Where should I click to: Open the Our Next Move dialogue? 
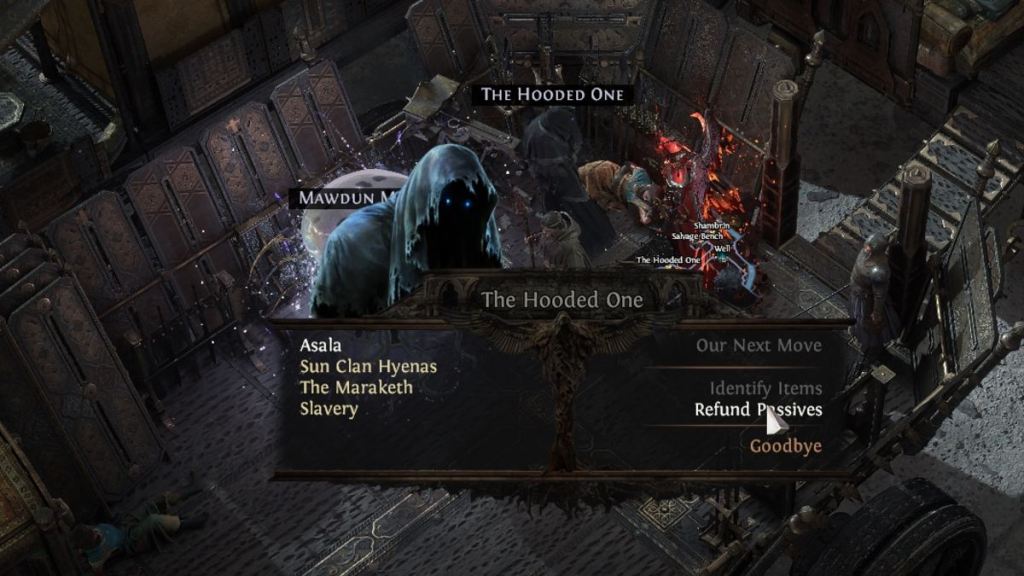tap(759, 346)
